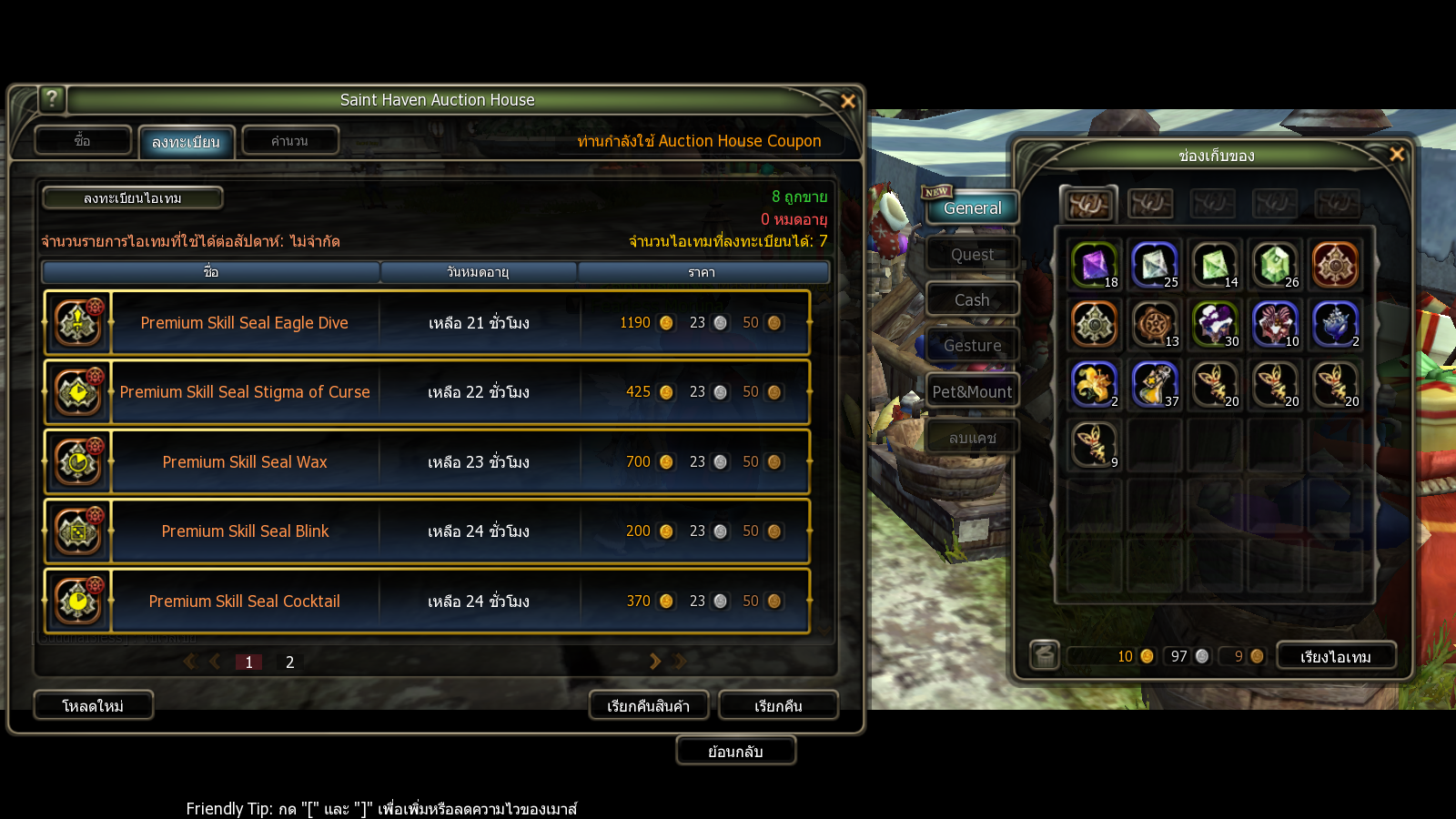Open the auction house help question mark
Screen dimensions: 1456x819
[52, 98]
